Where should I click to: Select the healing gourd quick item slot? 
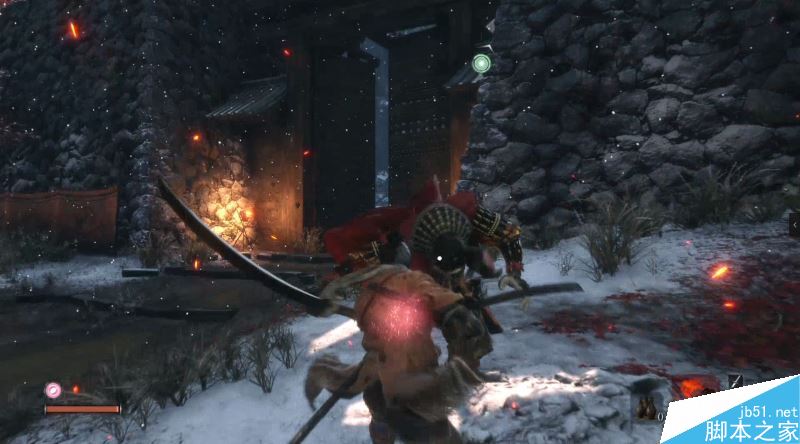[645, 403]
